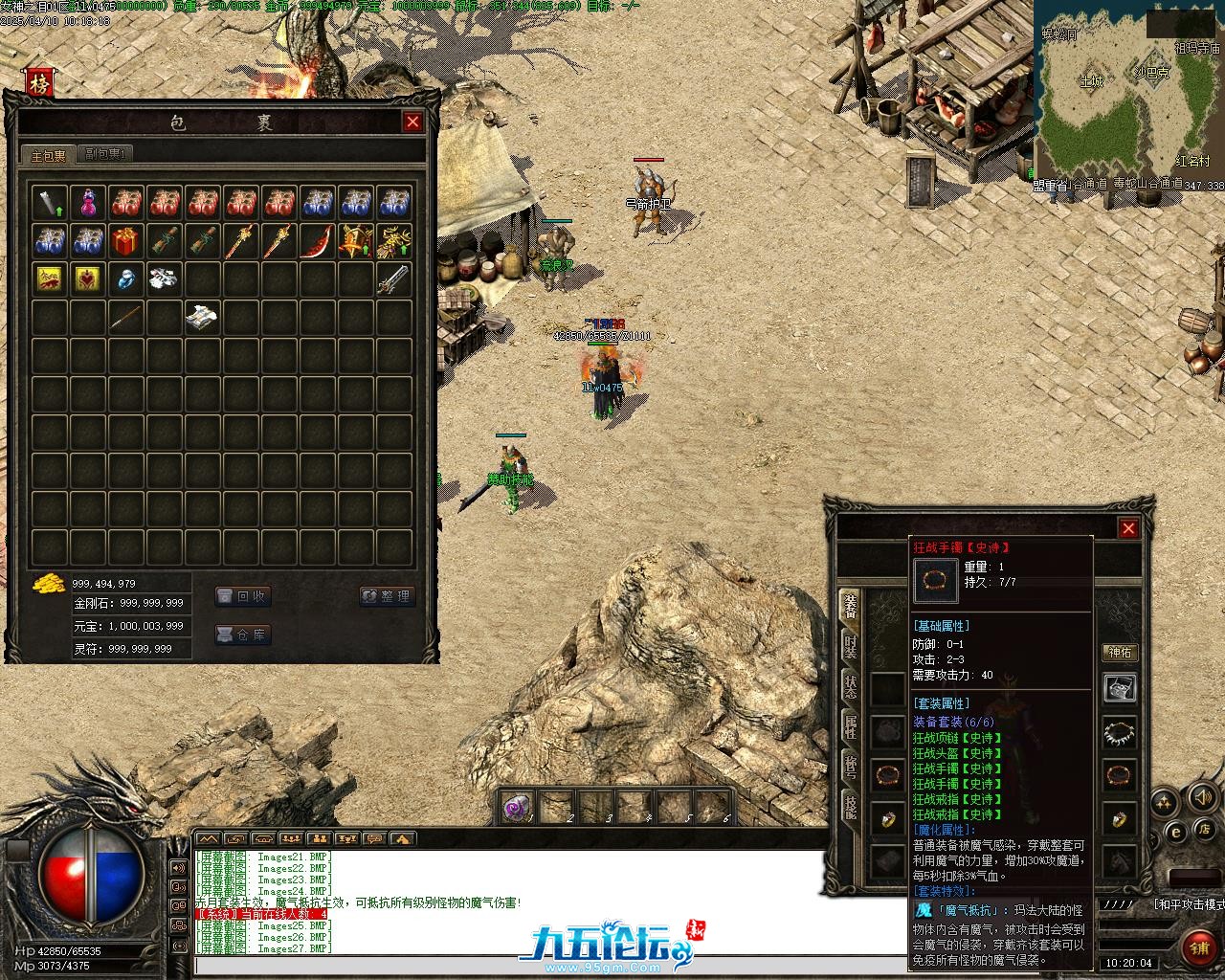Open the 神佑 button

1119,653
